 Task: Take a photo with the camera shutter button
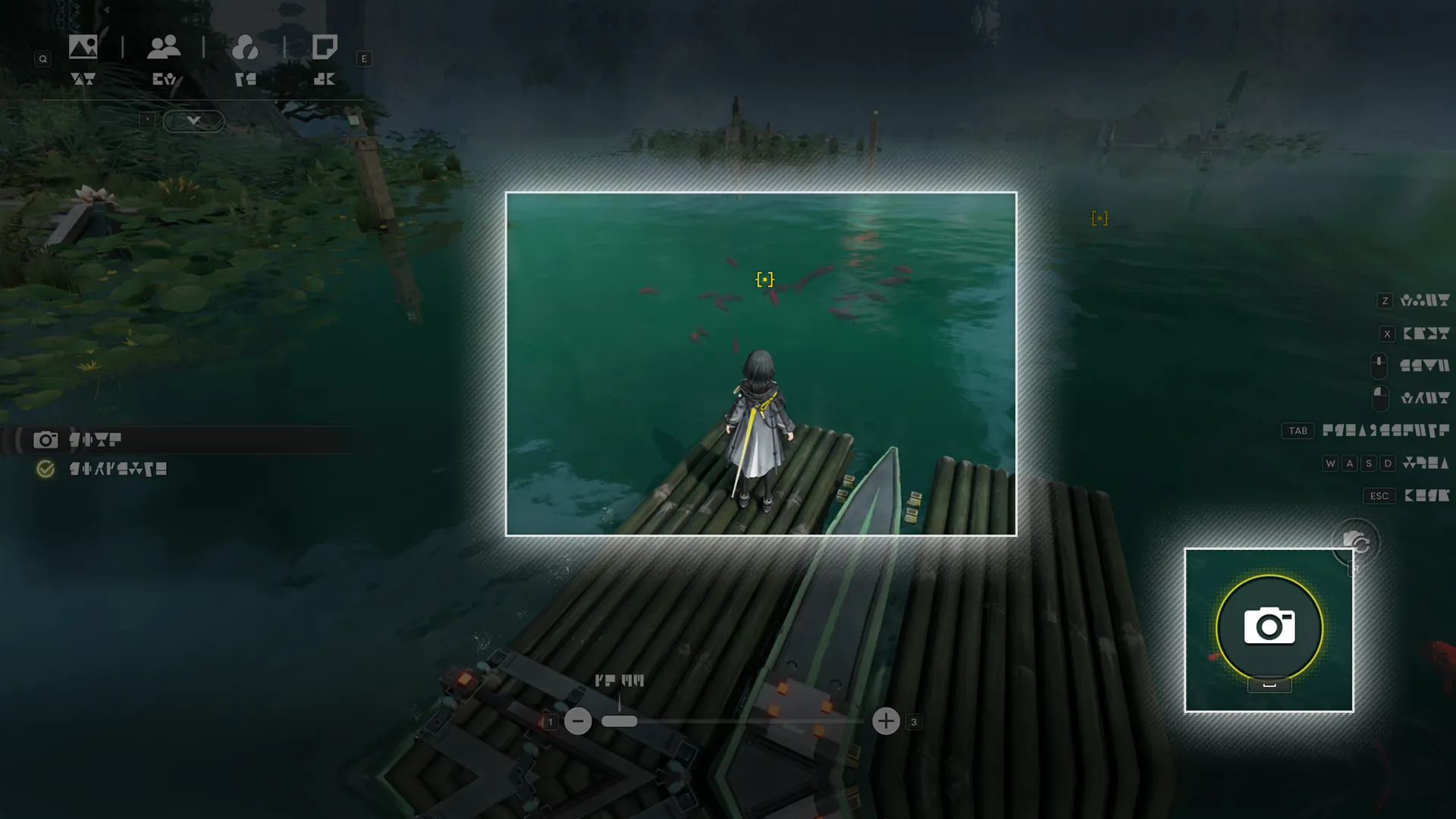pos(1269,628)
